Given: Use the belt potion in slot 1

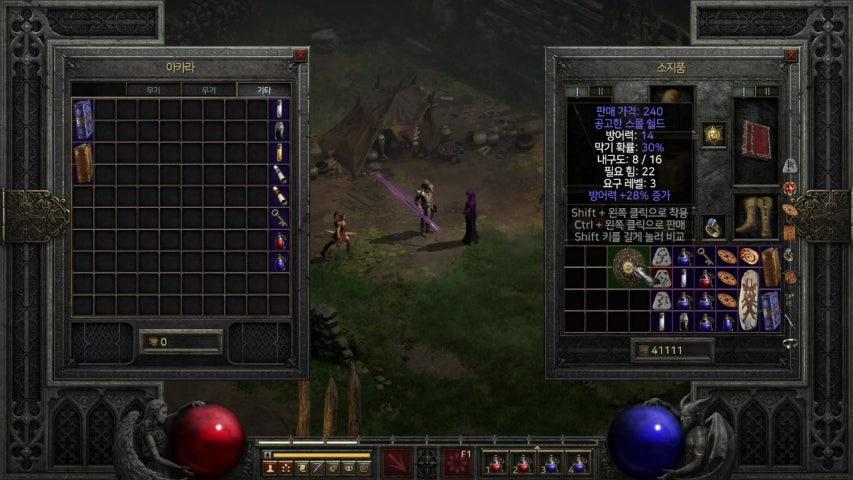Looking at the screenshot, I should [x=495, y=464].
